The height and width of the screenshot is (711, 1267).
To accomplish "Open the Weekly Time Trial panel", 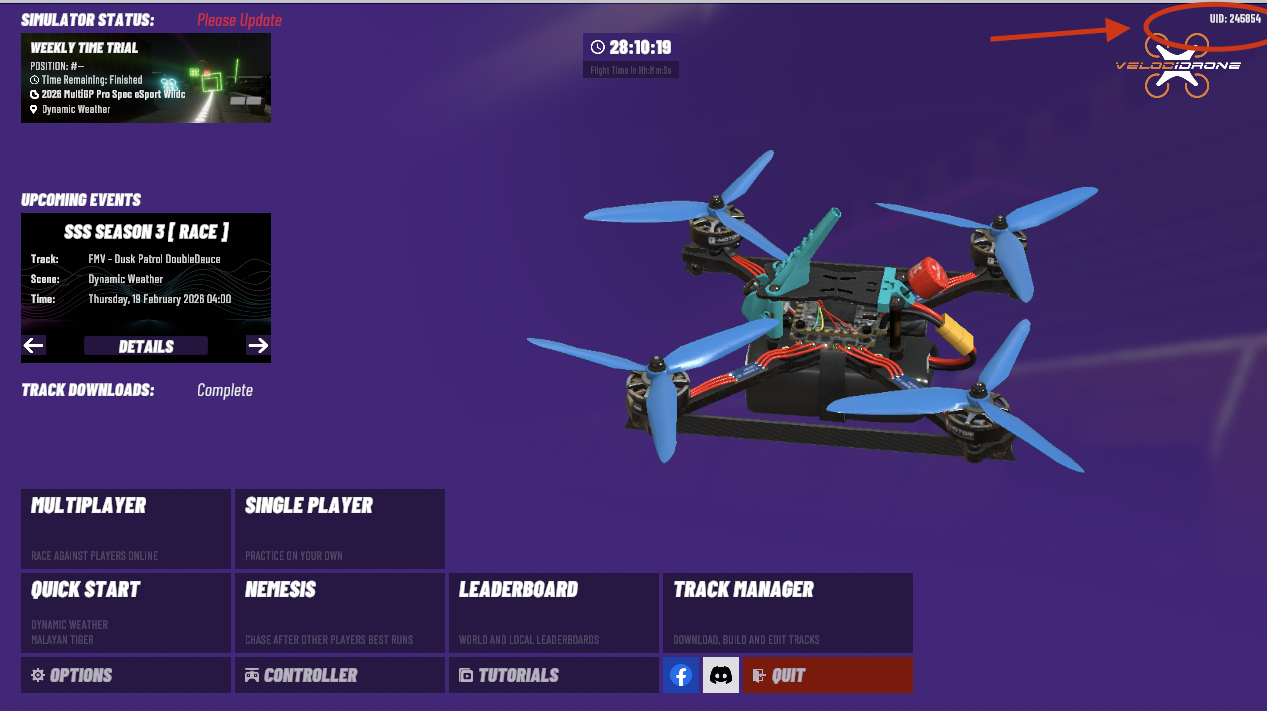I will pos(146,78).
